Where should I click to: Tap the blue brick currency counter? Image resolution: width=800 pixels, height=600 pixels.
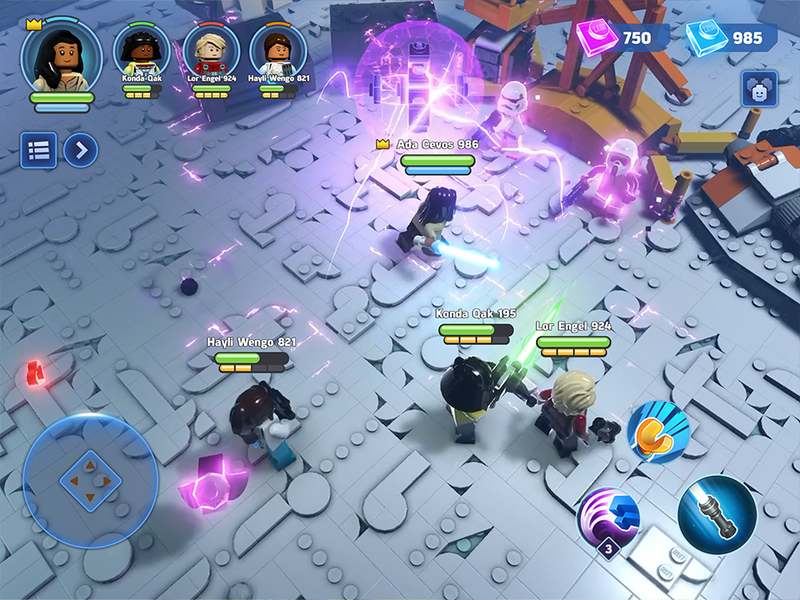pos(731,38)
